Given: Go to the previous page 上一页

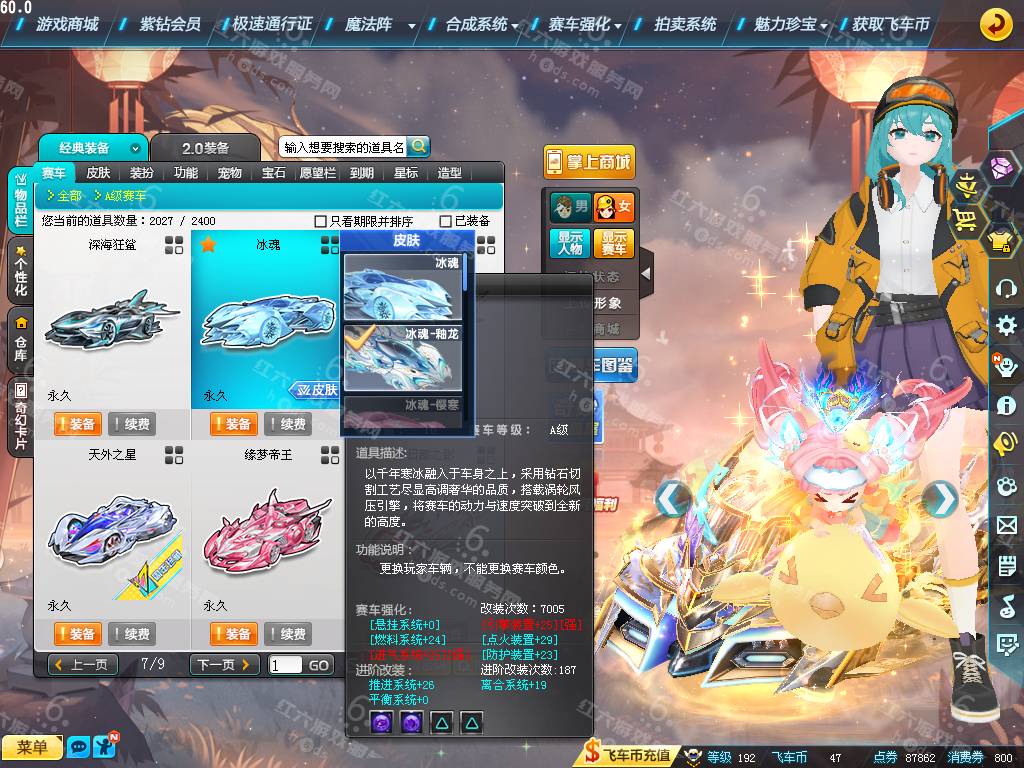Looking at the screenshot, I should [x=82, y=665].
